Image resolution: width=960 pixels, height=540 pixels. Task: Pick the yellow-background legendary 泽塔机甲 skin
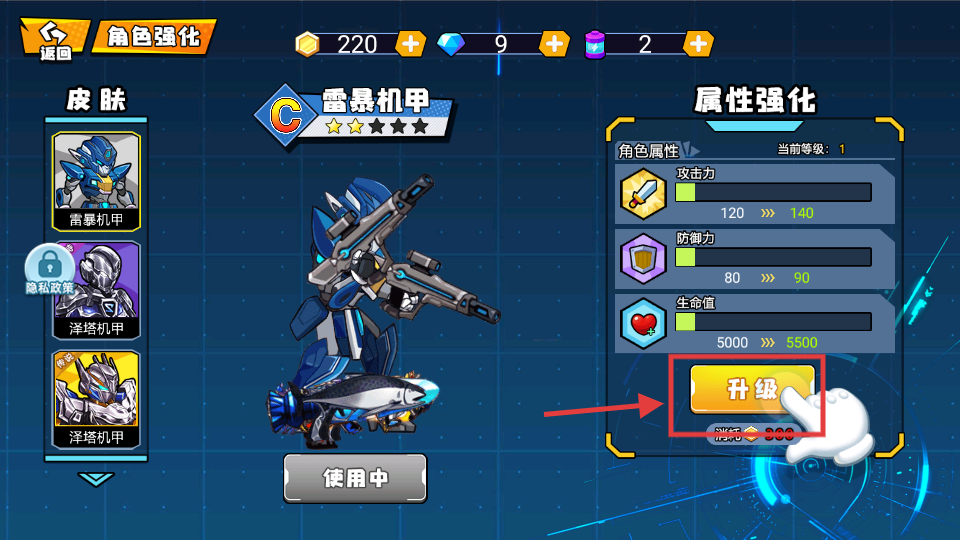tap(96, 398)
